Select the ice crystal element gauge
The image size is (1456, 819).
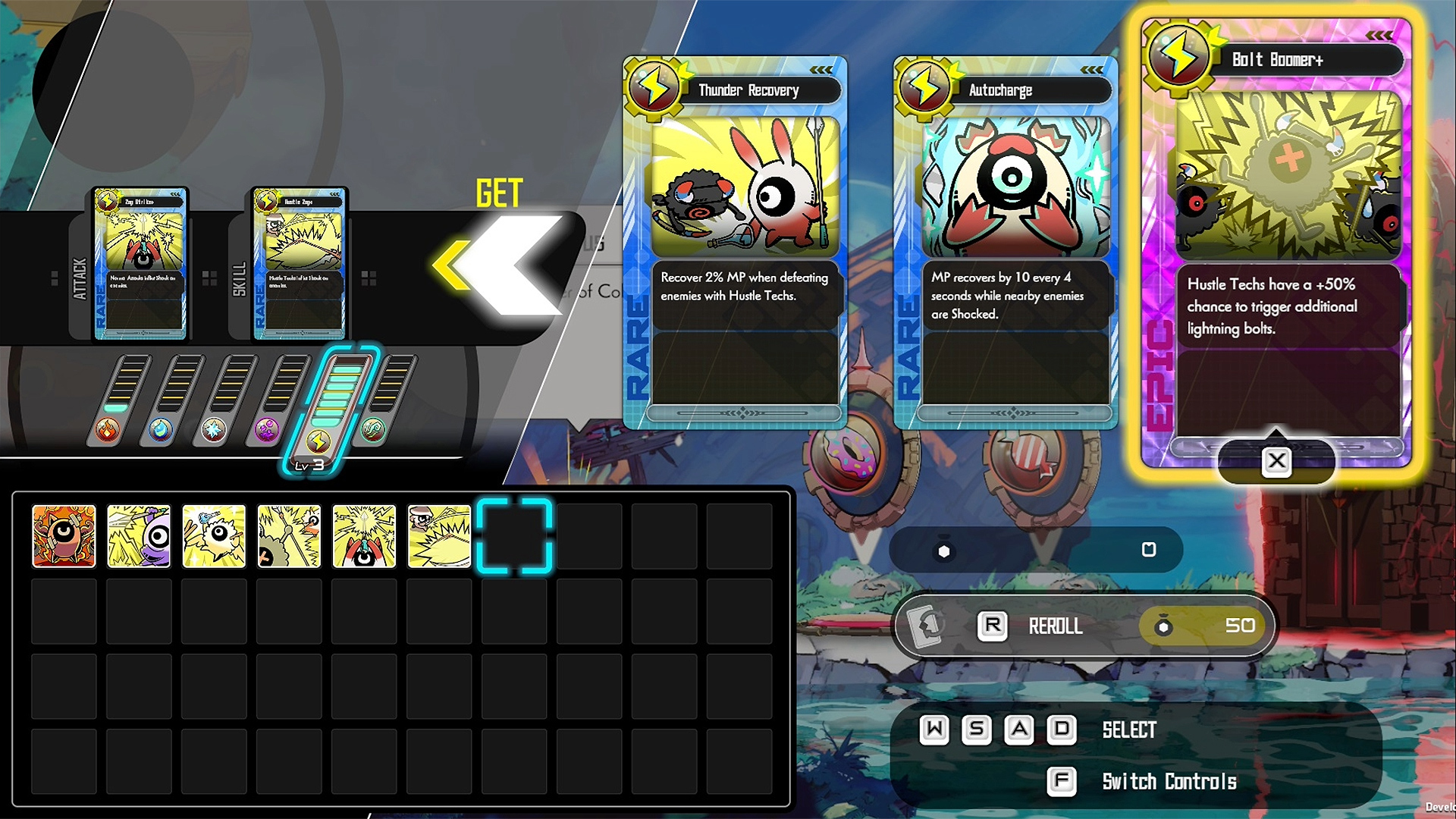(x=214, y=431)
